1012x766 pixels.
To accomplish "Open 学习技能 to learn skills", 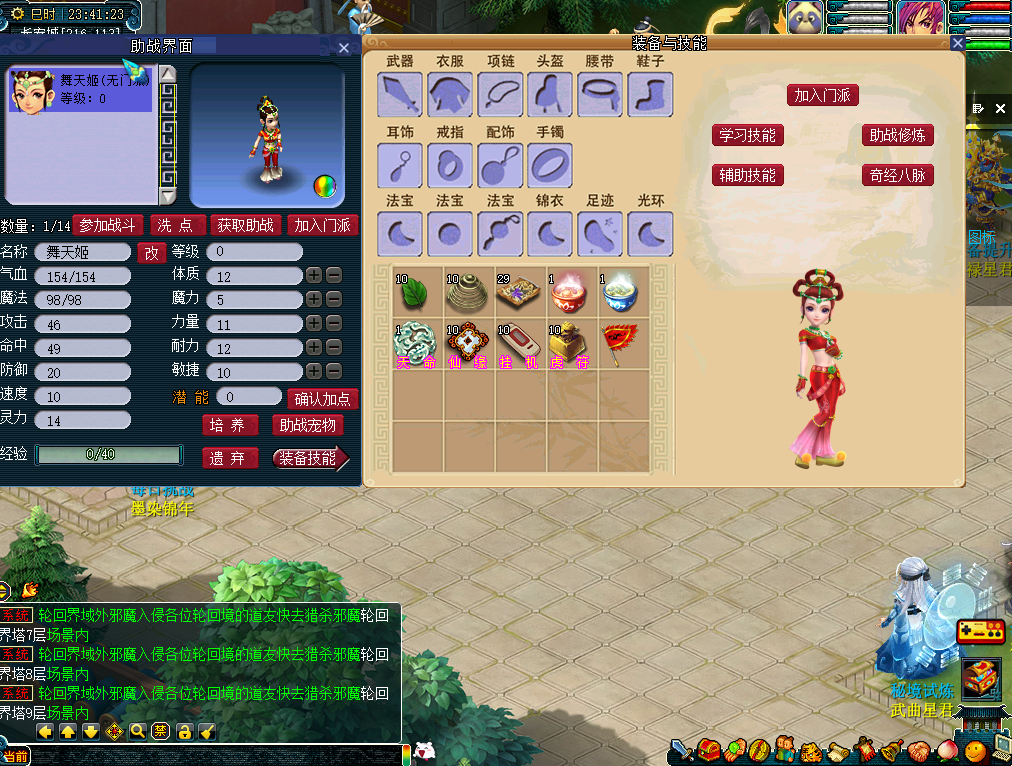I will click(747, 135).
